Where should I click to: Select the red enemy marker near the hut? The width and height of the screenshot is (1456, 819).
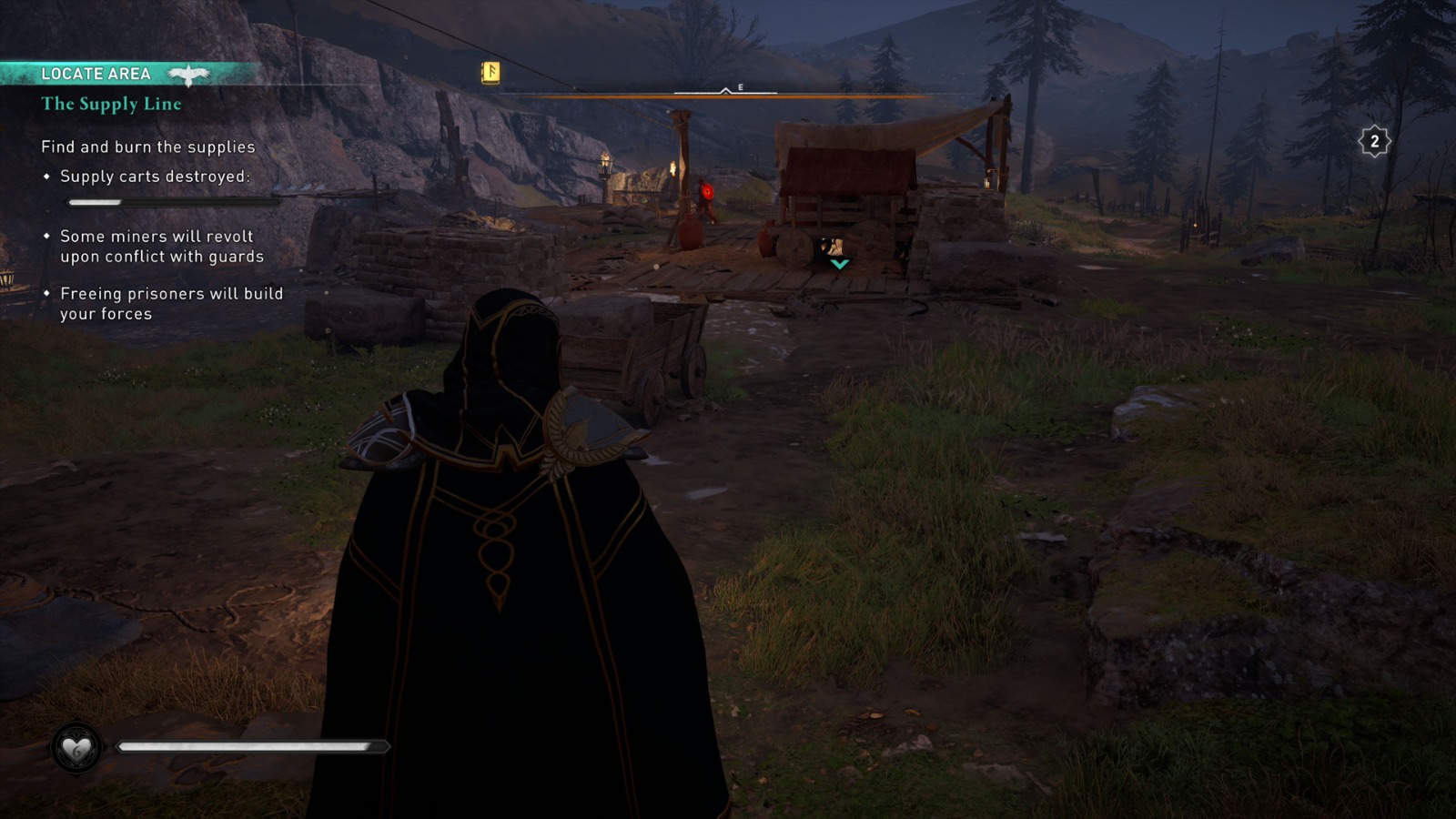click(x=705, y=193)
